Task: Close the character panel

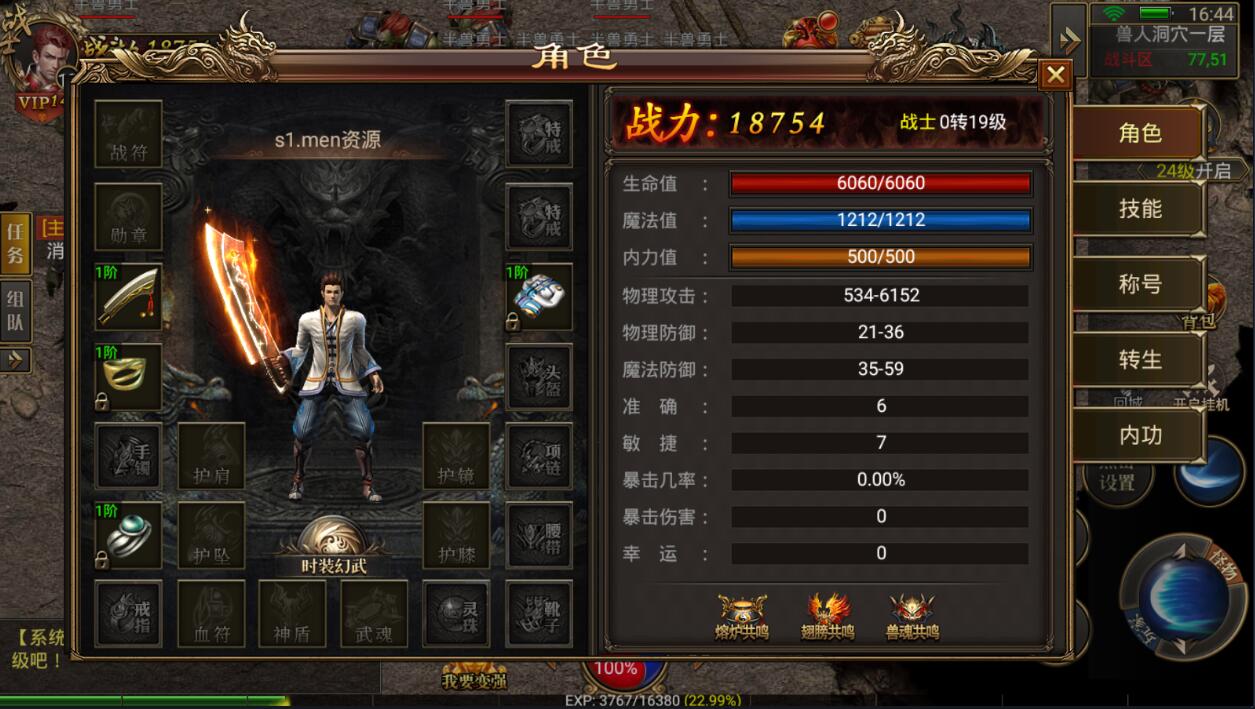Action: (1055, 74)
